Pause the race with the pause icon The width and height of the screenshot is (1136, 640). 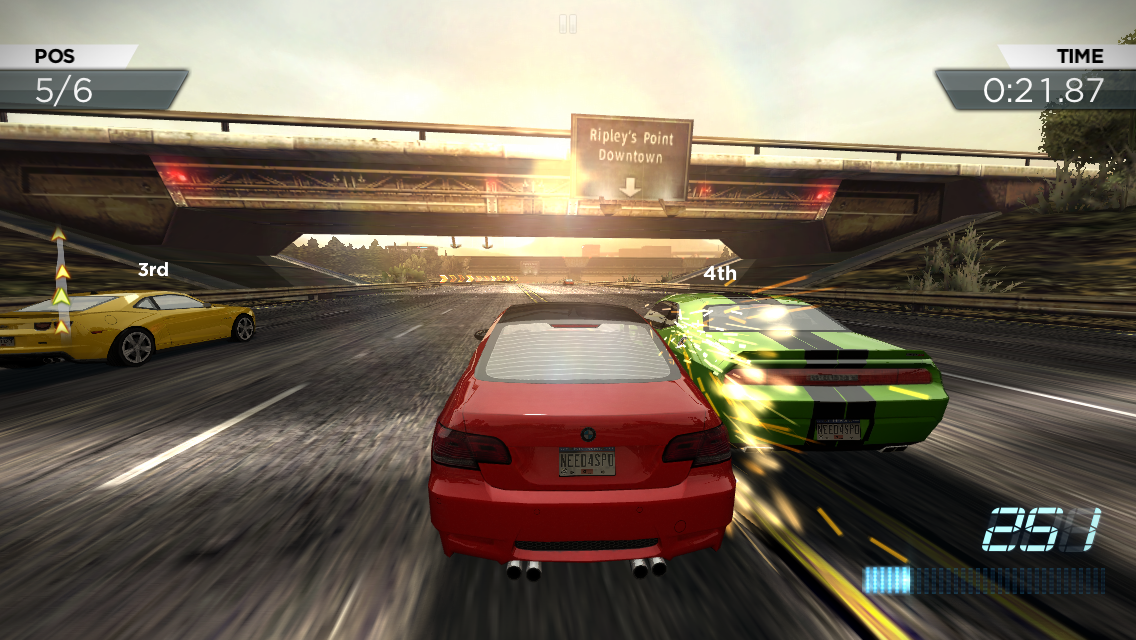point(568,23)
